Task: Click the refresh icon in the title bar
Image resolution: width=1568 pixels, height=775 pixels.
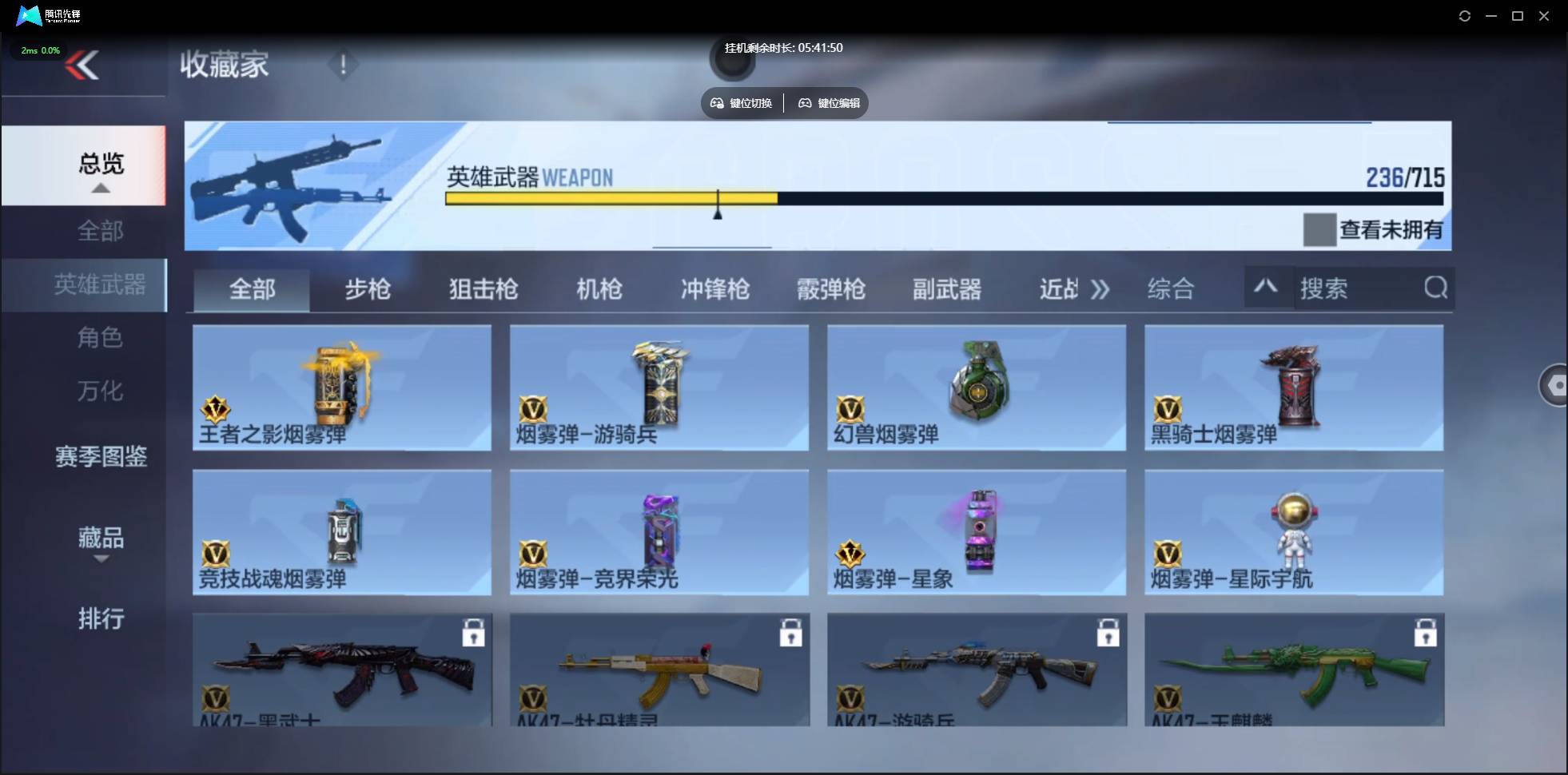Action: (1465, 15)
